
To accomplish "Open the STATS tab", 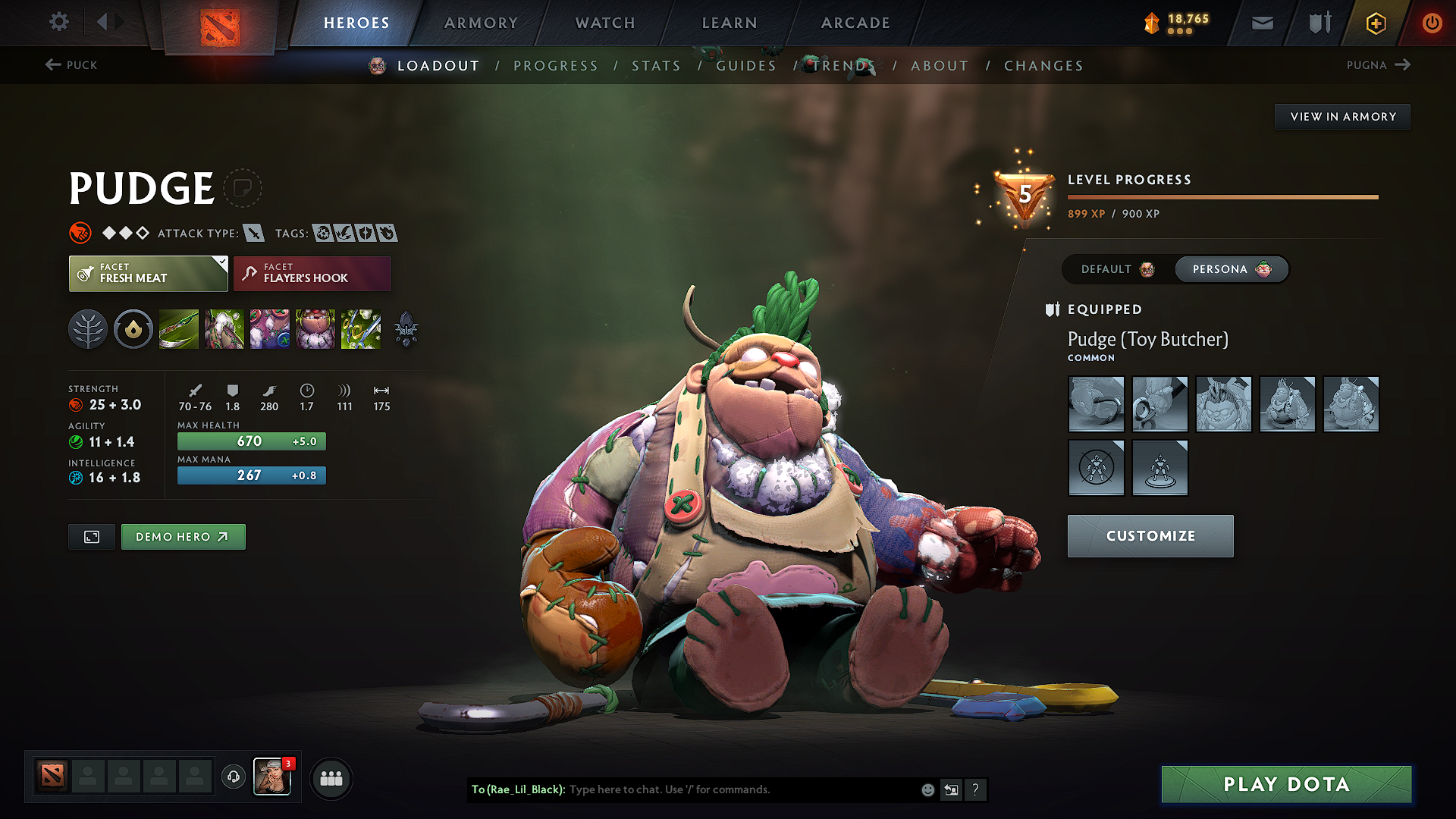I will point(657,66).
